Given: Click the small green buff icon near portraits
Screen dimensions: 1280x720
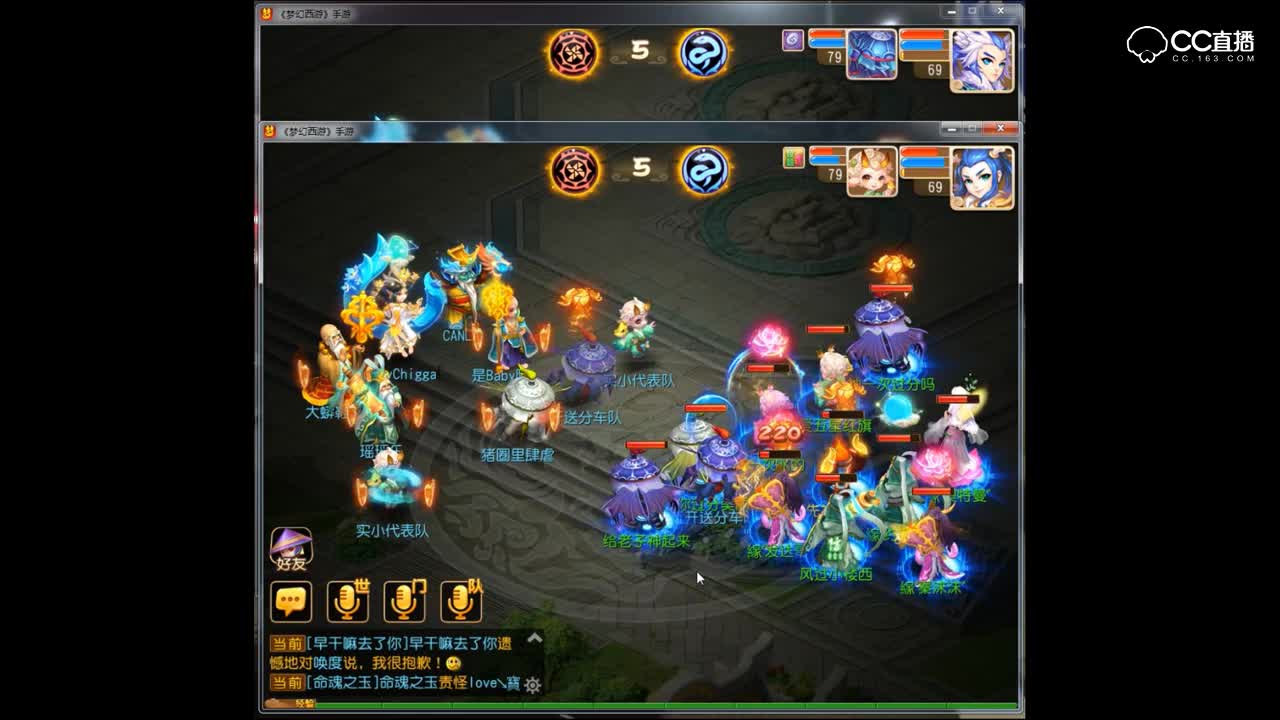Looking at the screenshot, I should pyautogui.click(x=793, y=158).
